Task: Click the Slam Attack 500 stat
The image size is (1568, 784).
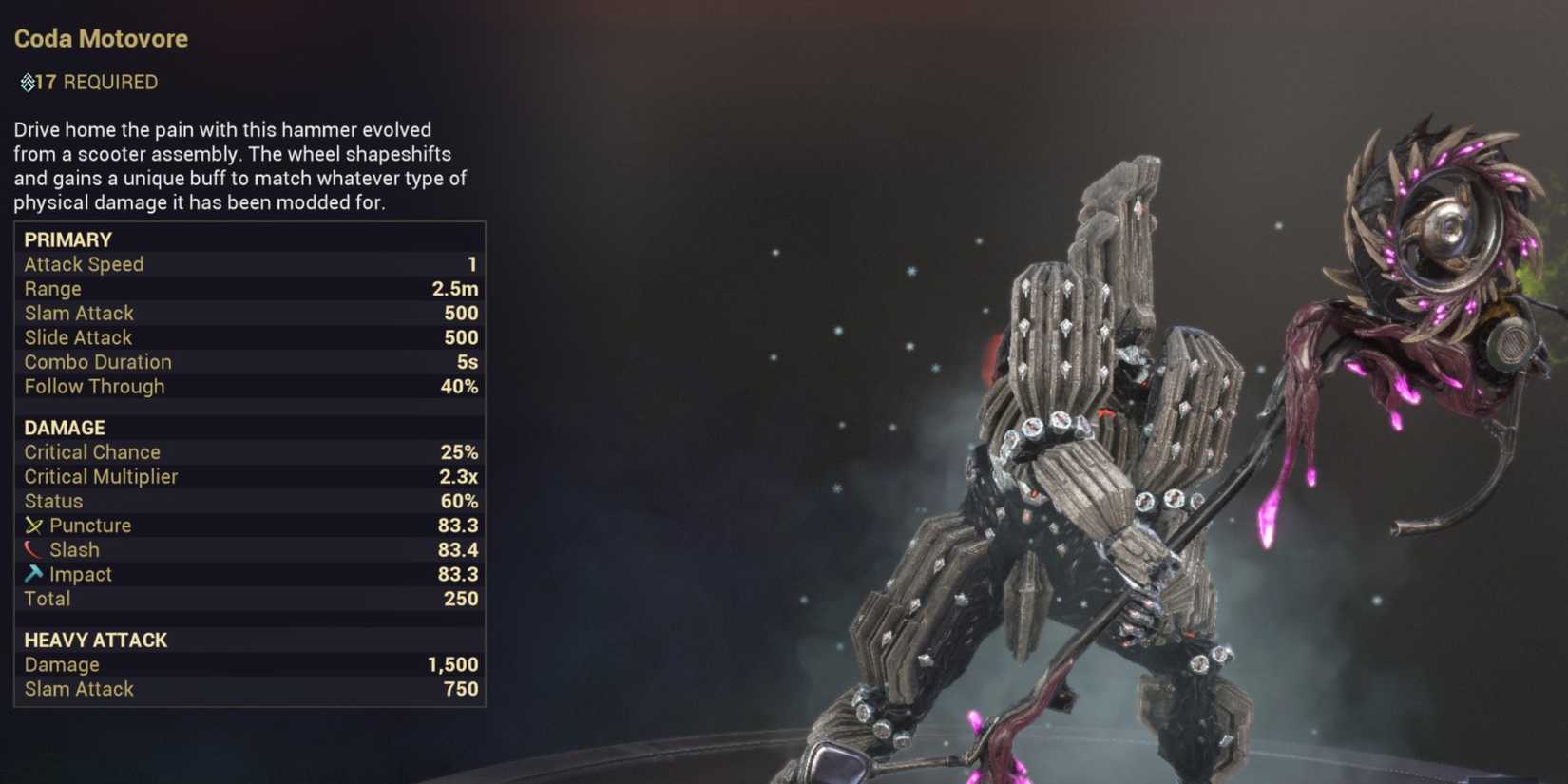Action: pos(247,313)
